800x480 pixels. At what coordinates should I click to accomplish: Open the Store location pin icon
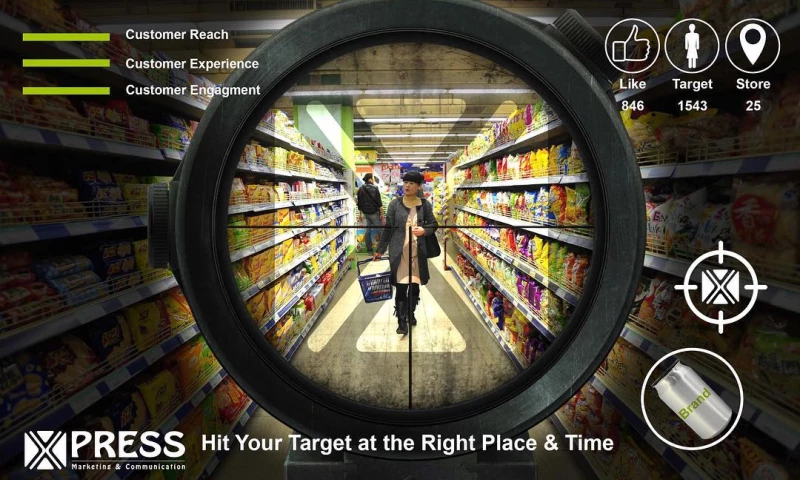[x=752, y=45]
